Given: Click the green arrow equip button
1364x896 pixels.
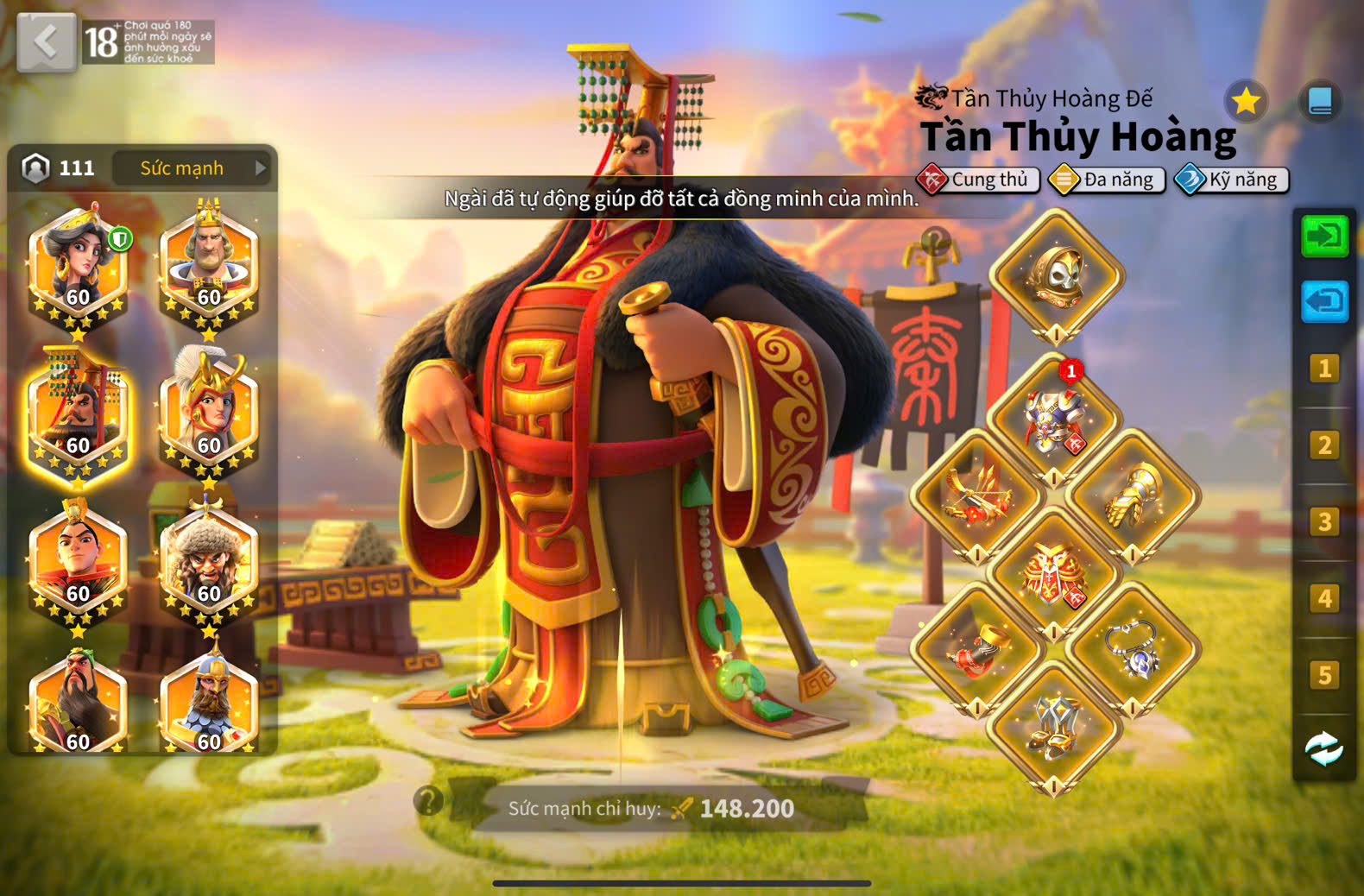Looking at the screenshot, I should click(1324, 236).
